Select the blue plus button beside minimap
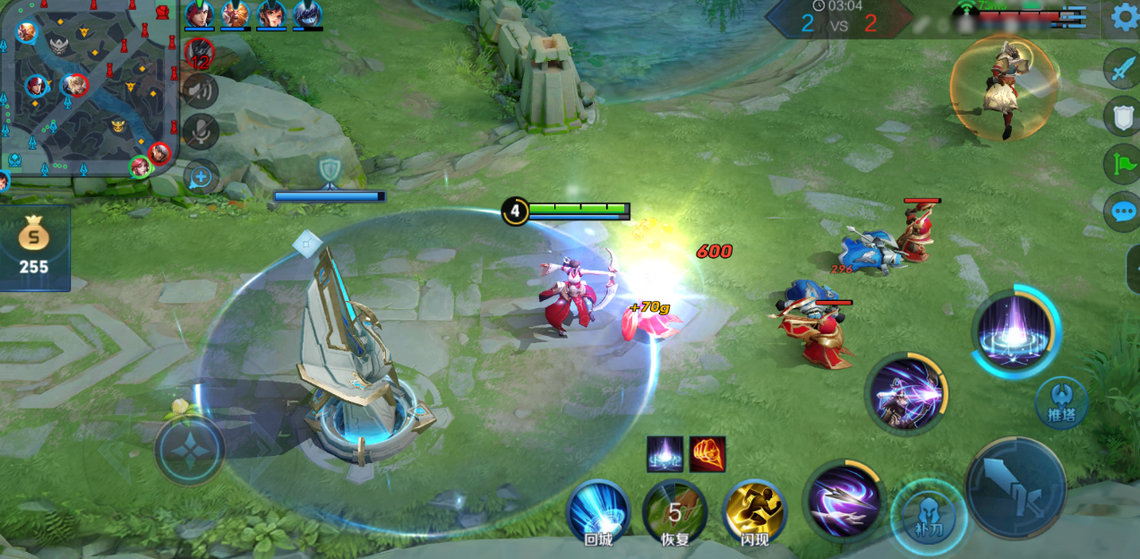 [x=201, y=177]
